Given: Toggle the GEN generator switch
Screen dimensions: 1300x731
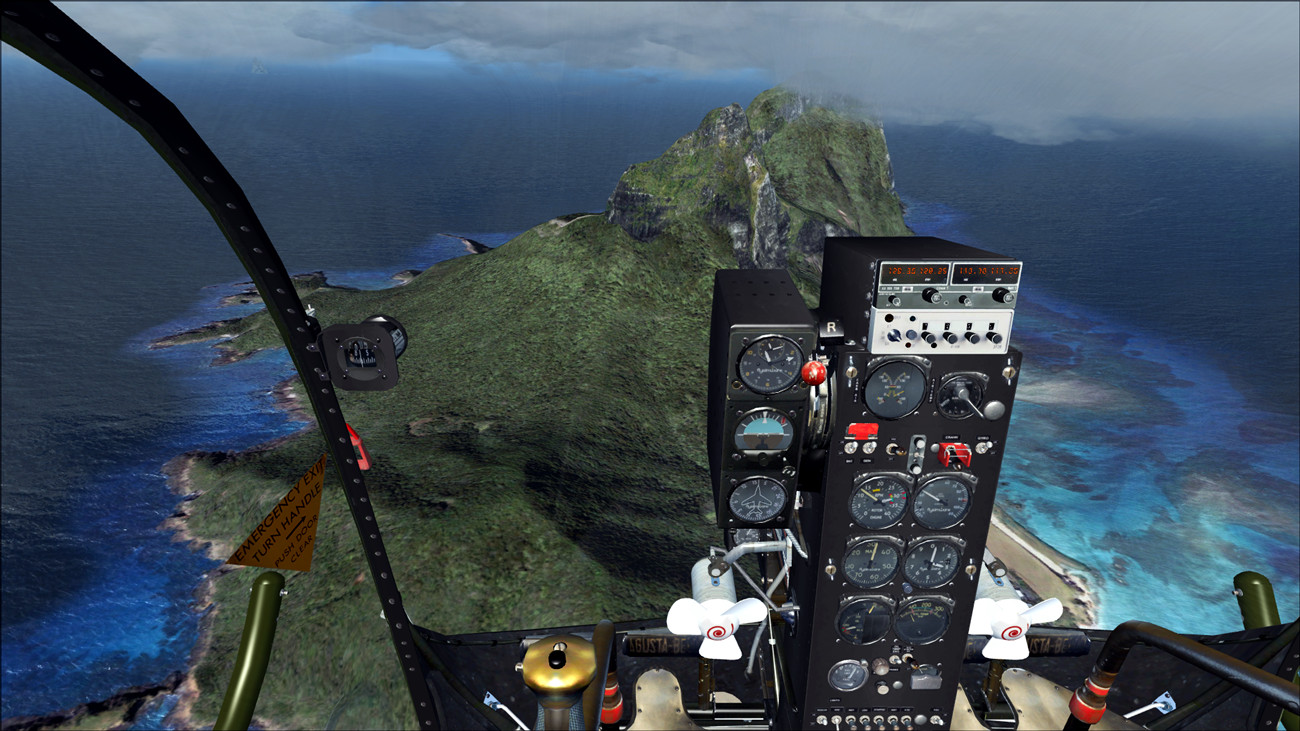Looking at the screenshot, I should [x=871, y=449].
